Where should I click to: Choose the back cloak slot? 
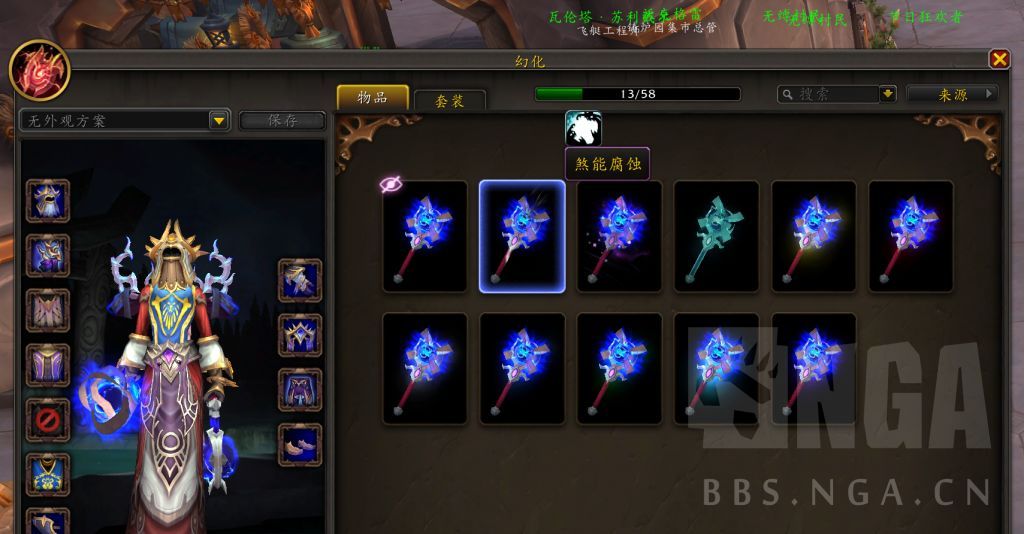(47, 310)
